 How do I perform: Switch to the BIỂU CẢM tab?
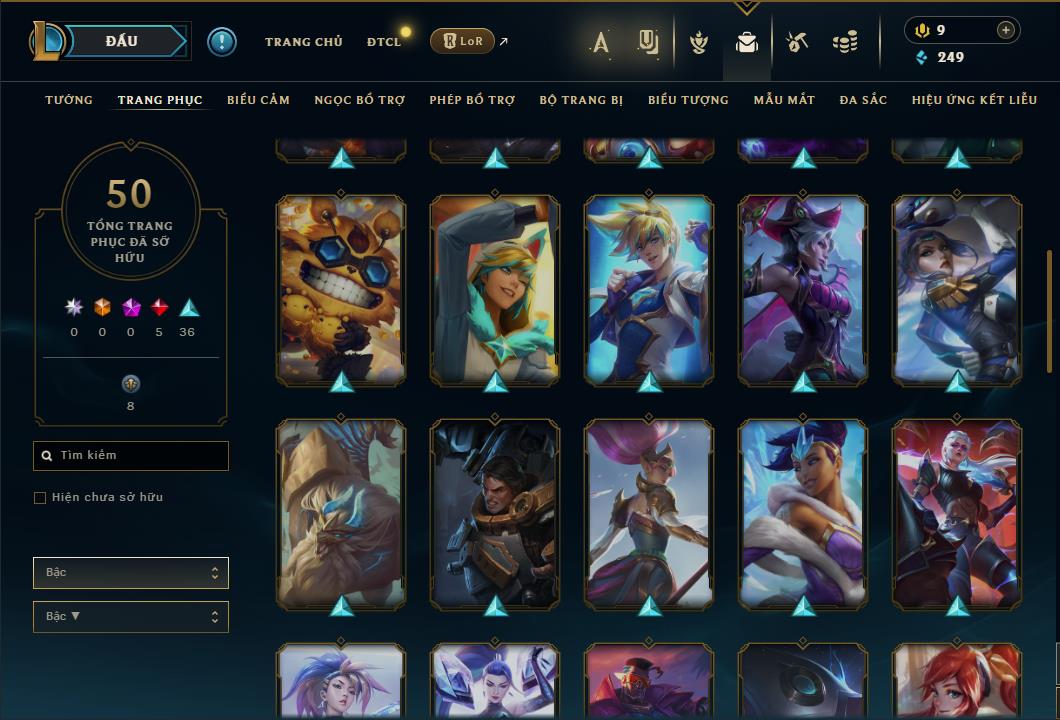pos(258,100)
